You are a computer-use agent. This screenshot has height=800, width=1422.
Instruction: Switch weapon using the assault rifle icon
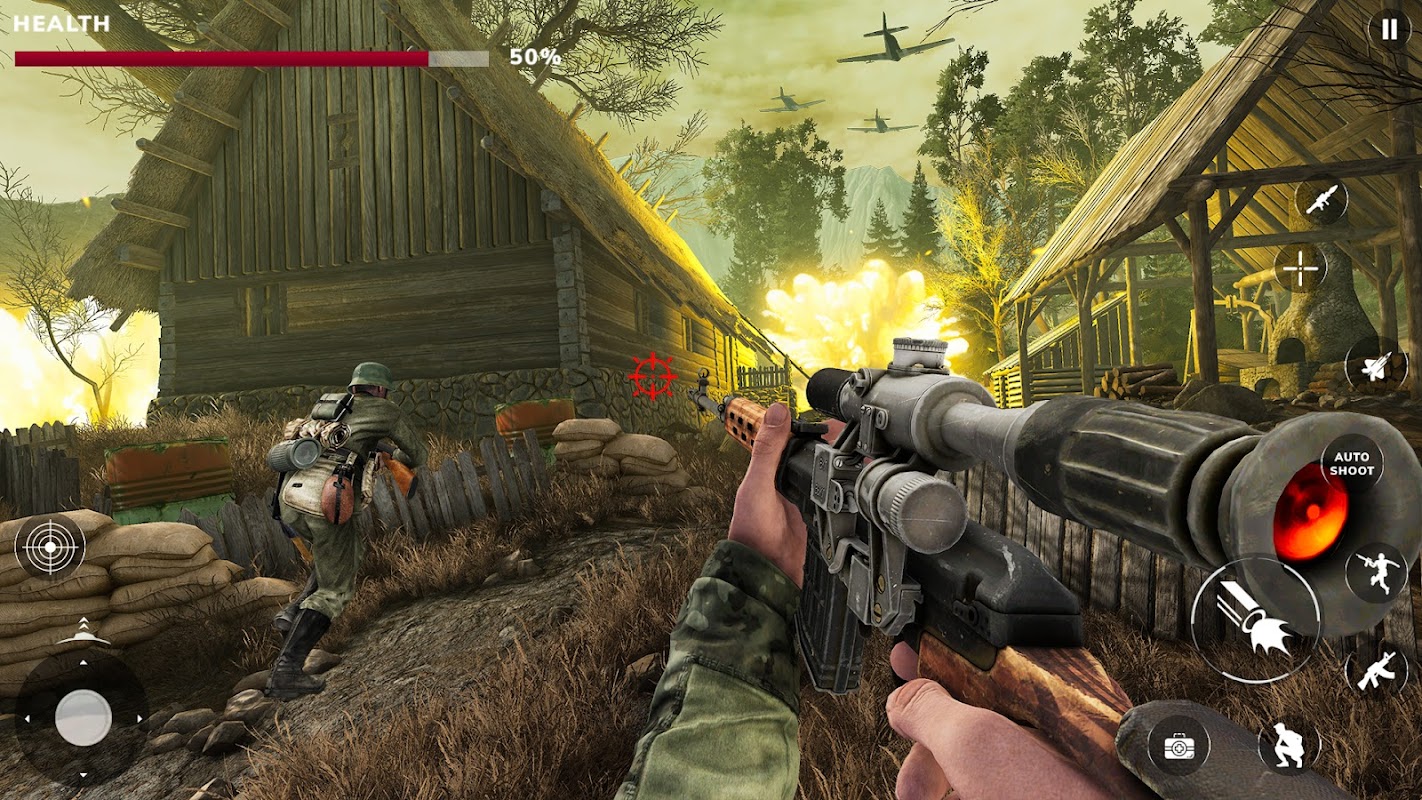(x=1376, y=668)
